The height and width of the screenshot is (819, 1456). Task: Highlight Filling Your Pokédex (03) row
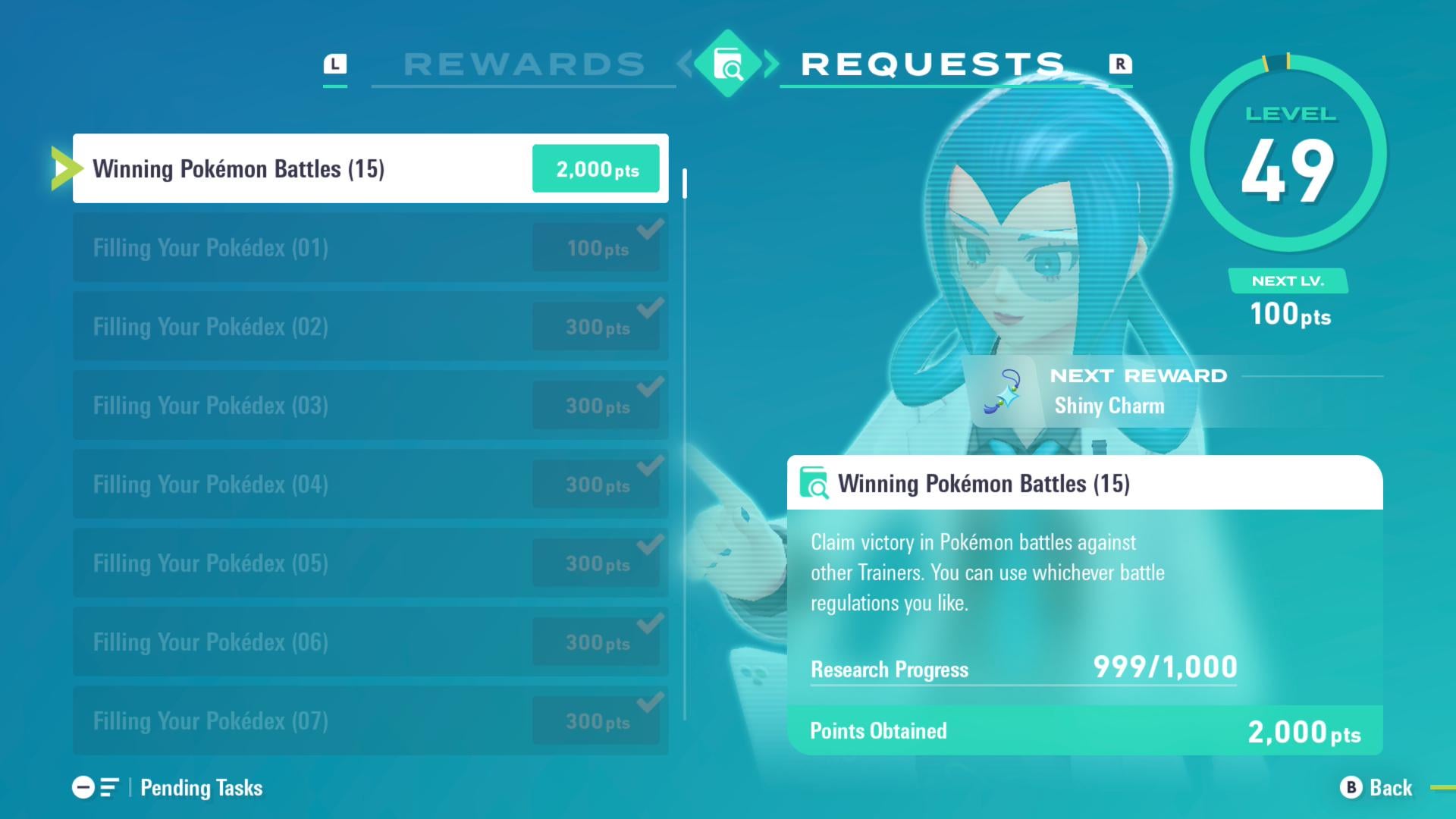[x=370, y=405]
